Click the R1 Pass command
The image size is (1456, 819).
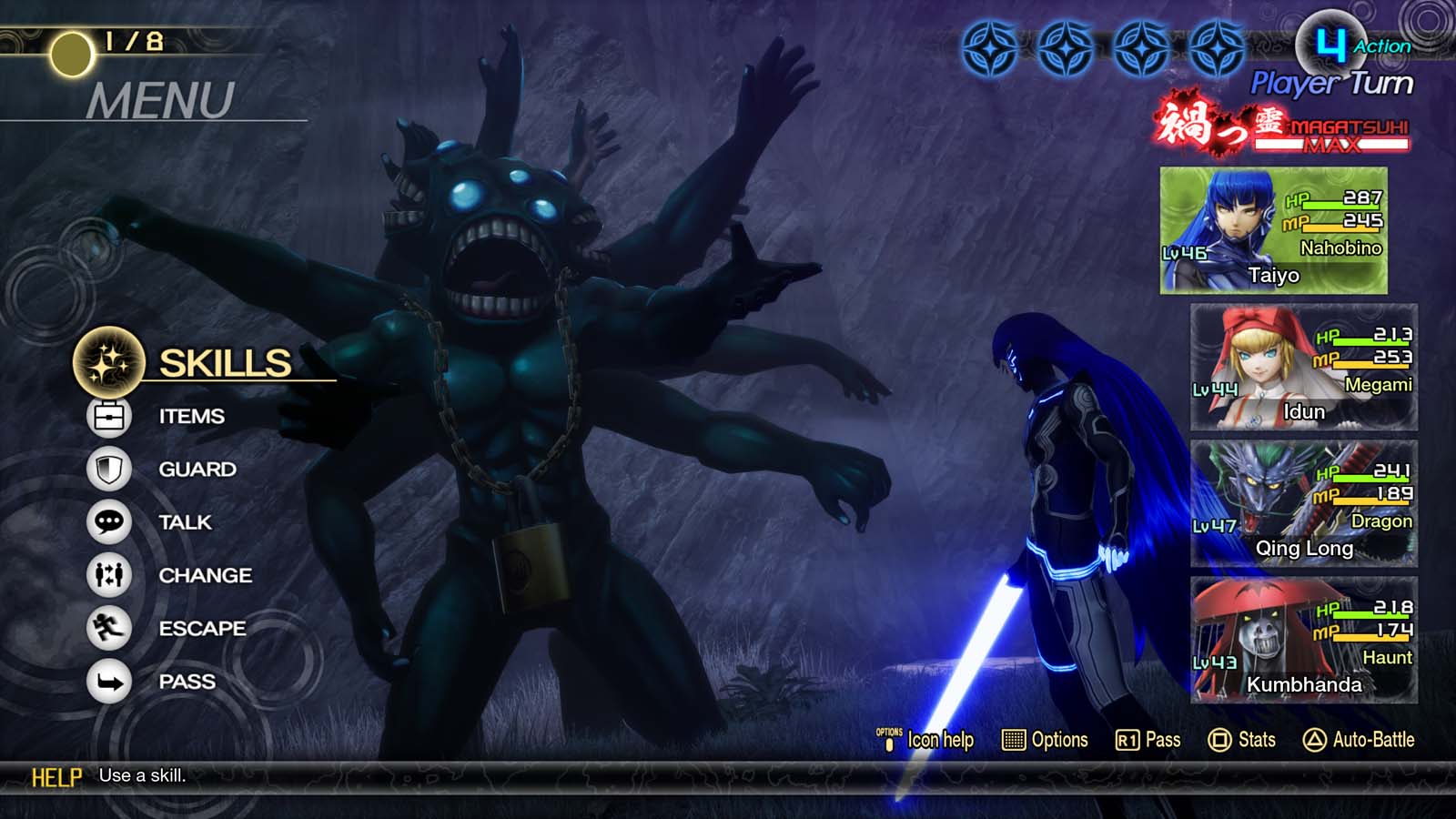point(1149,740)
